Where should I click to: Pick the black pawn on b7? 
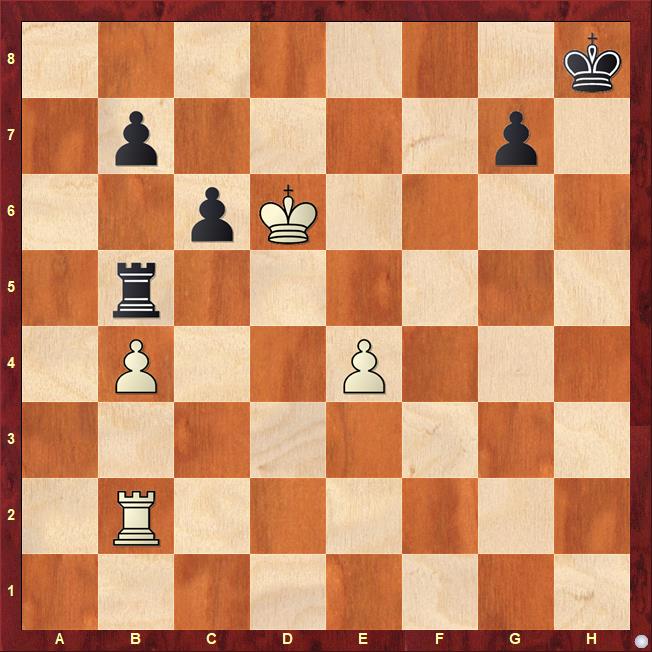coord(136,138)
